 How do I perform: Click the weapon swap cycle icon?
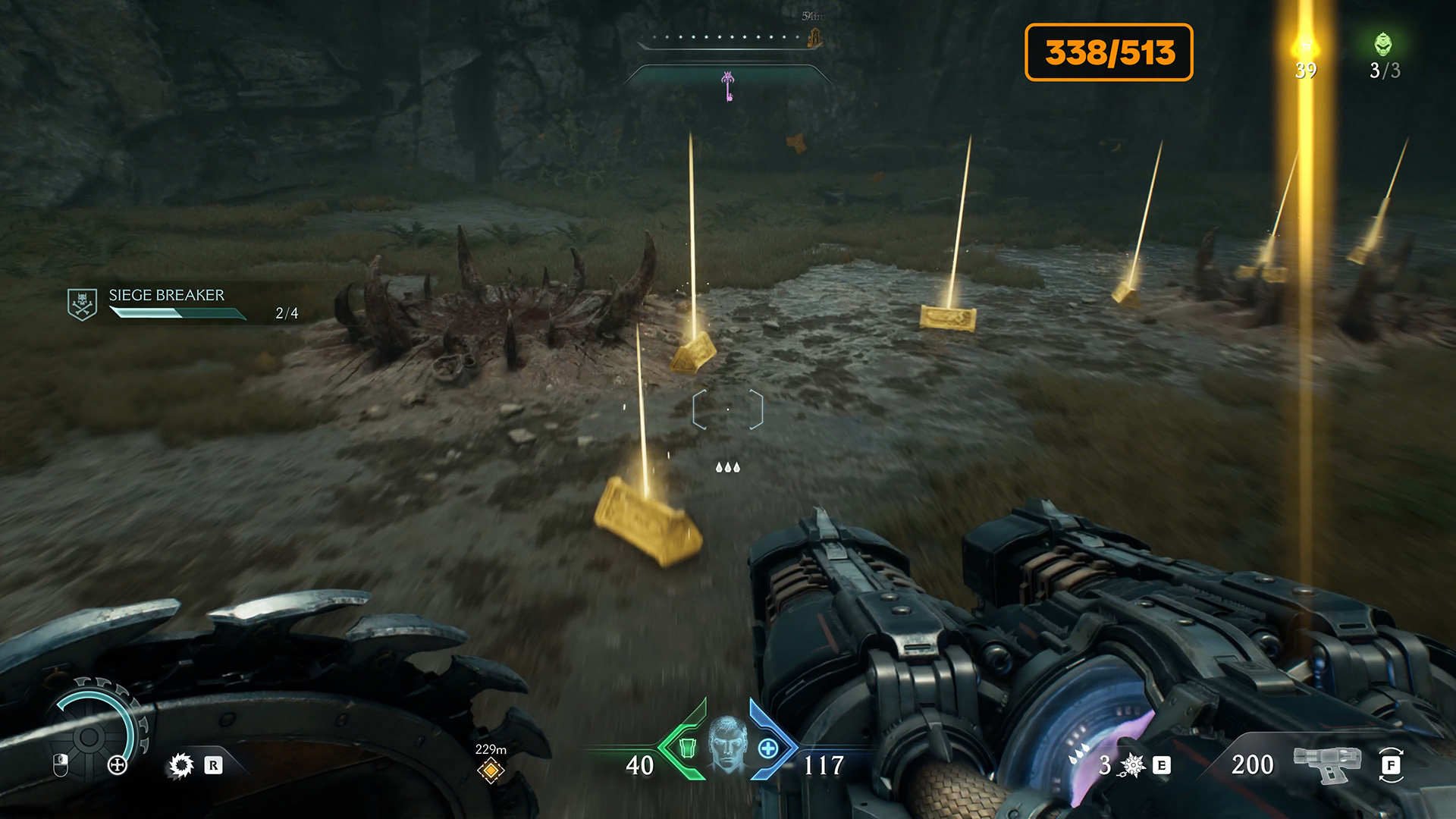[x=1391, y=764]
